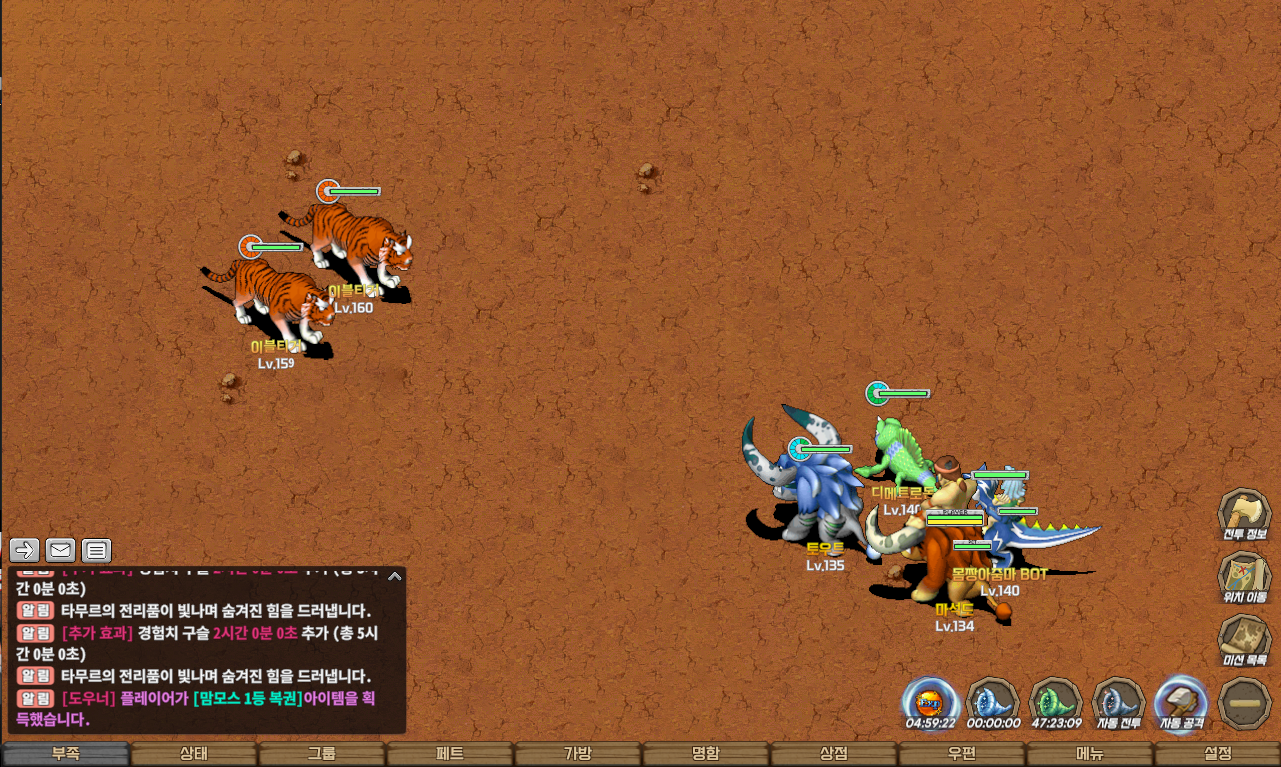Open 전투 정보 battle info axe icon
The image size is (1281, 767).
1244,514
